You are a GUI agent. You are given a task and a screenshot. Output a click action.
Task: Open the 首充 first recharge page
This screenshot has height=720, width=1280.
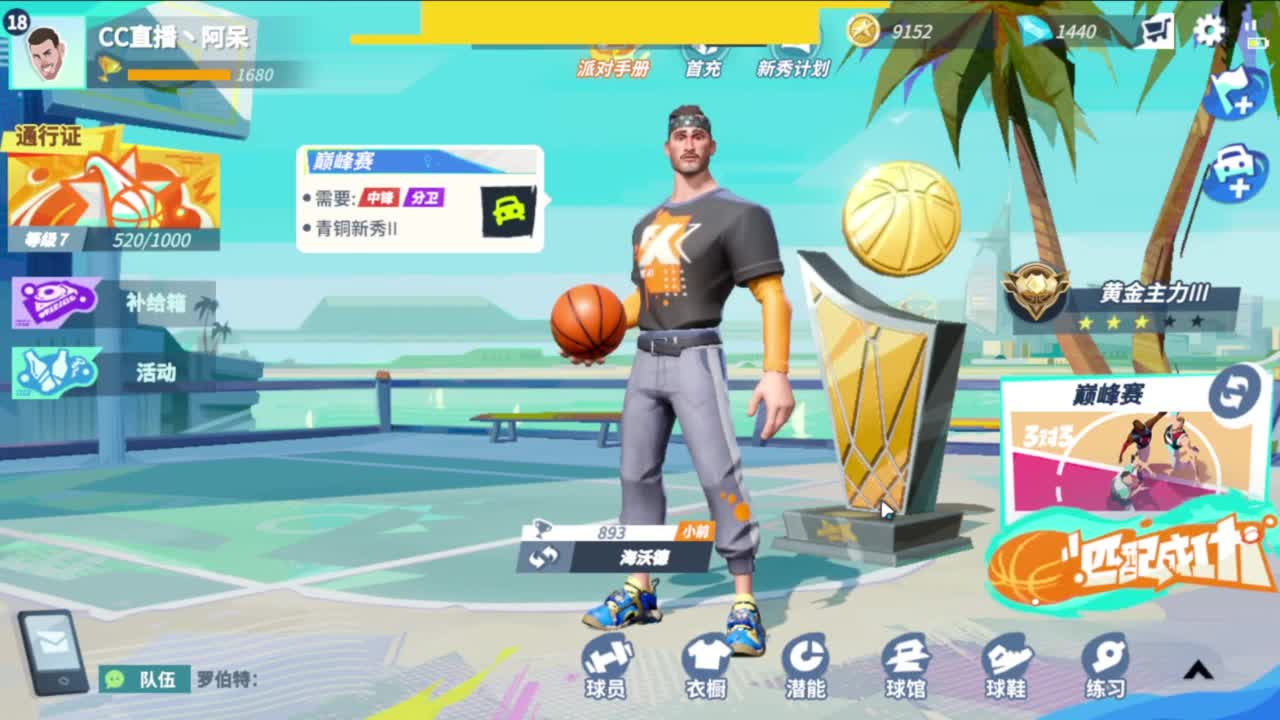pyautogui.click(x=706, y=57)
